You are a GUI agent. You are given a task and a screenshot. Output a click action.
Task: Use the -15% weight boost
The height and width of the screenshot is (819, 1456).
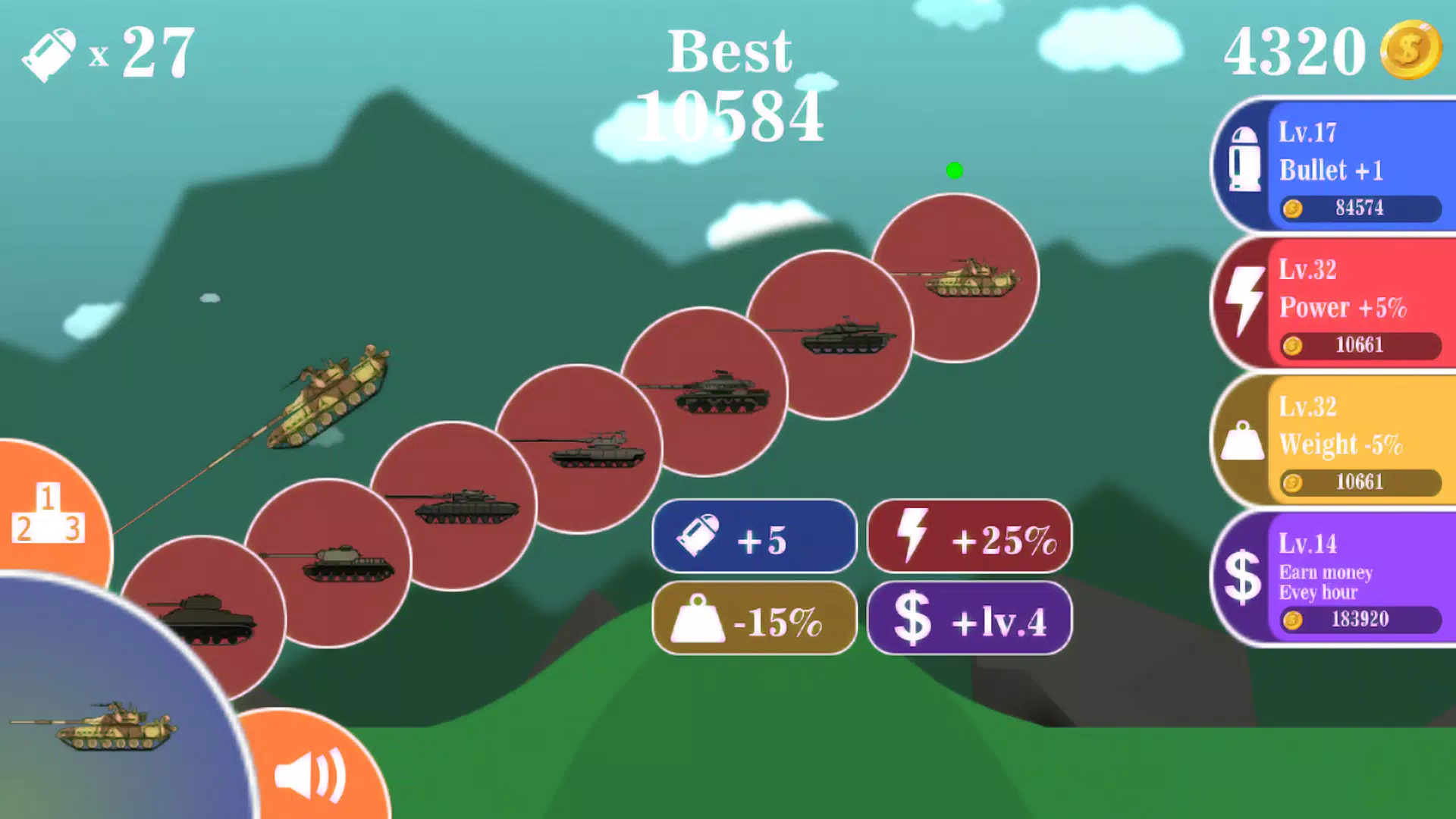tap(755, 619)
